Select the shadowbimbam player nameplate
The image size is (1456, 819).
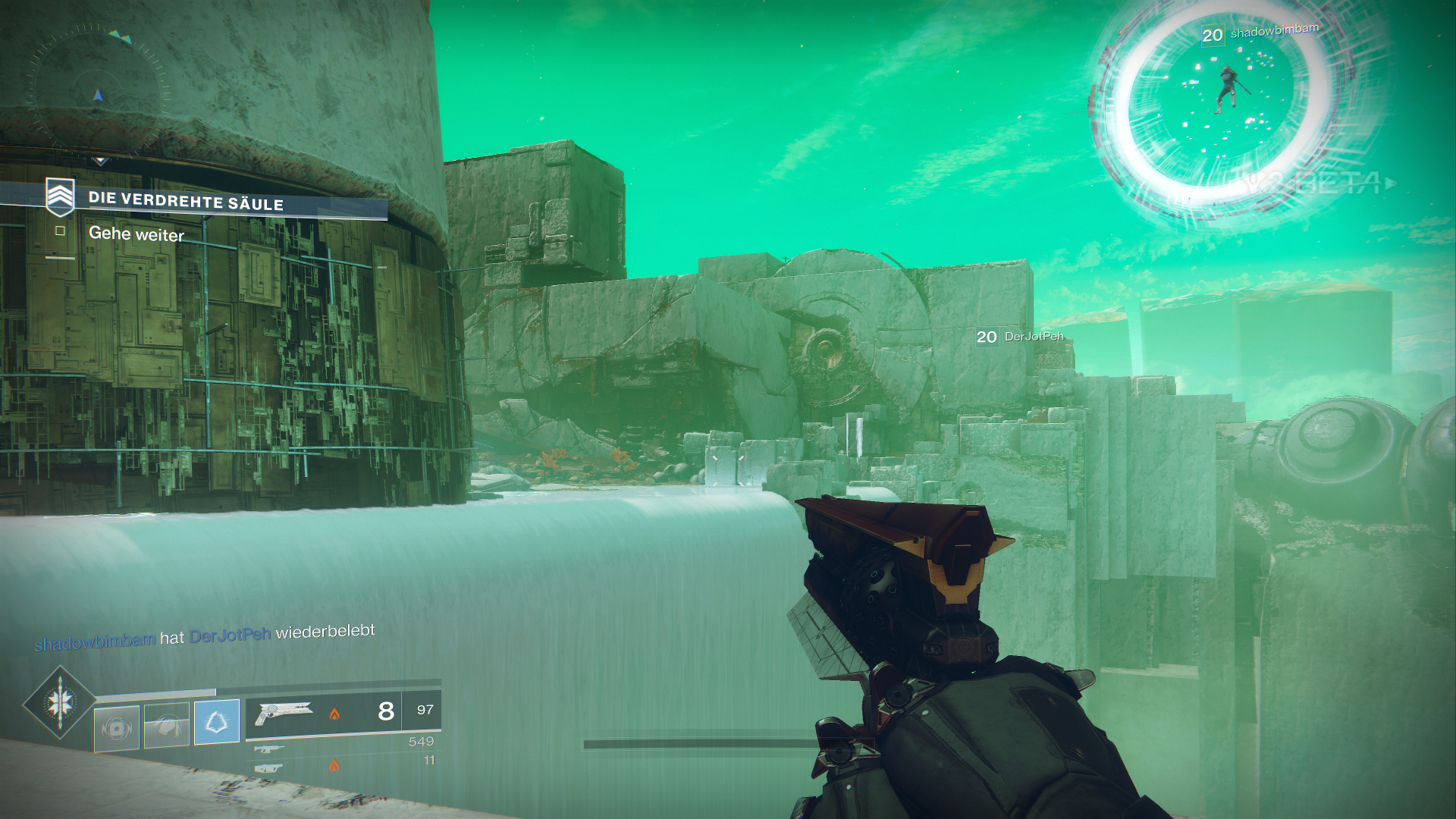tap(1261, 33)
